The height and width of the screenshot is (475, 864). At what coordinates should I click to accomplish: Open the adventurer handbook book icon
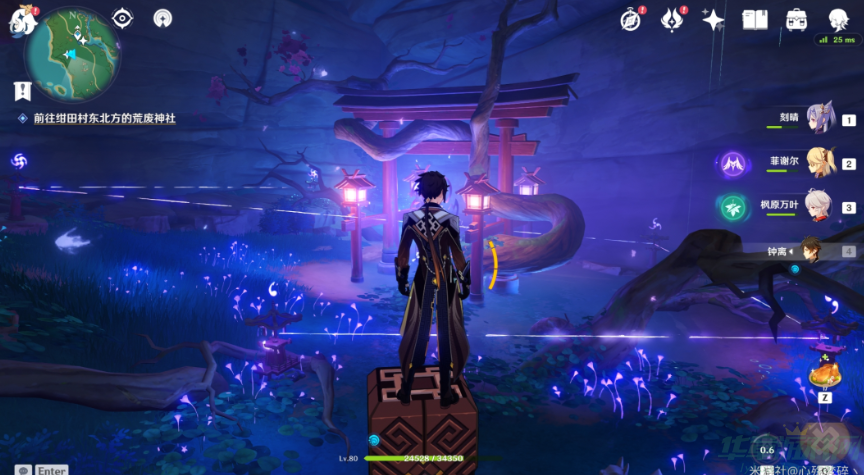click(754, 20)
